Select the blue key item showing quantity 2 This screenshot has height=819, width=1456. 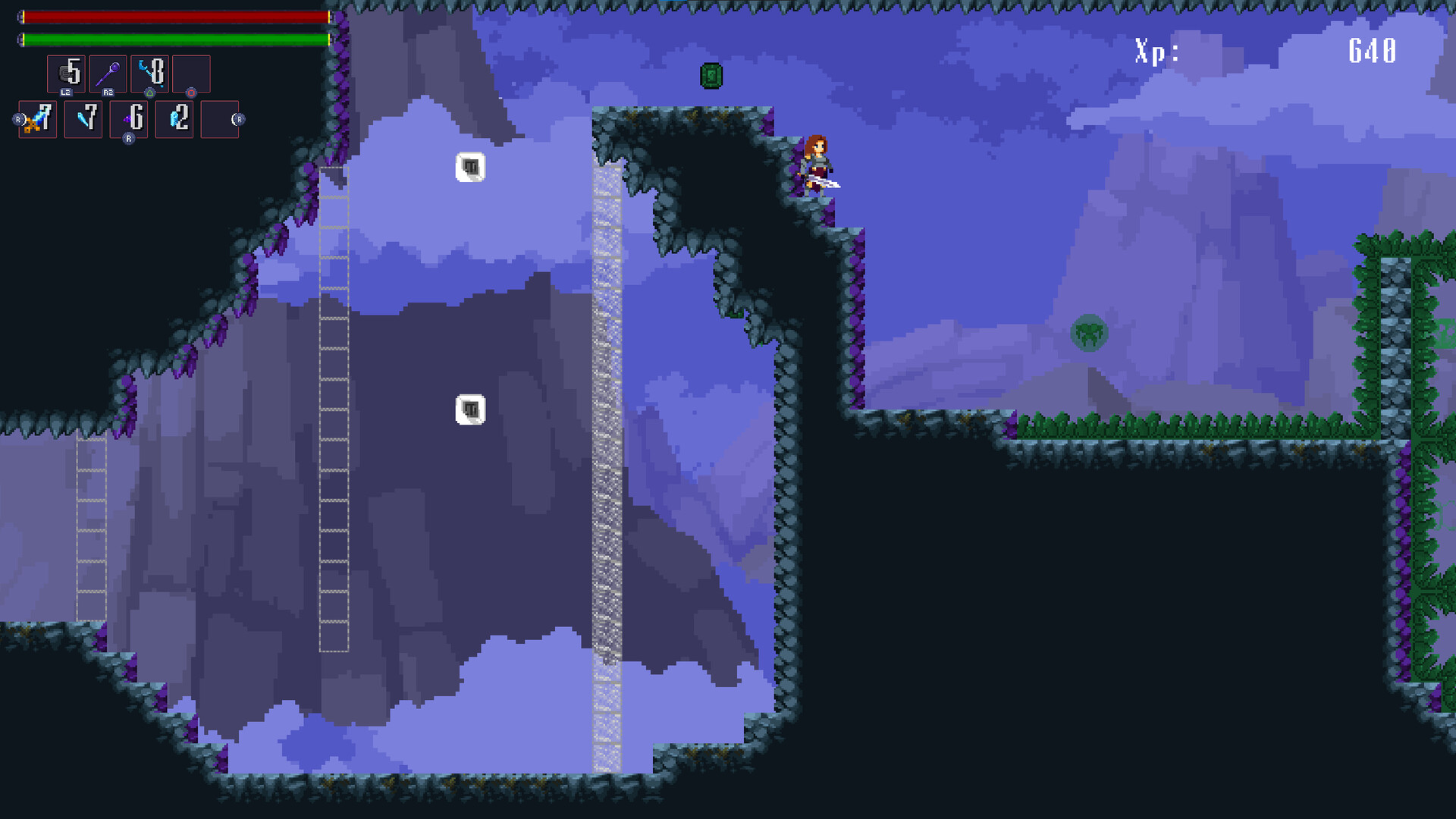point(174,118)
